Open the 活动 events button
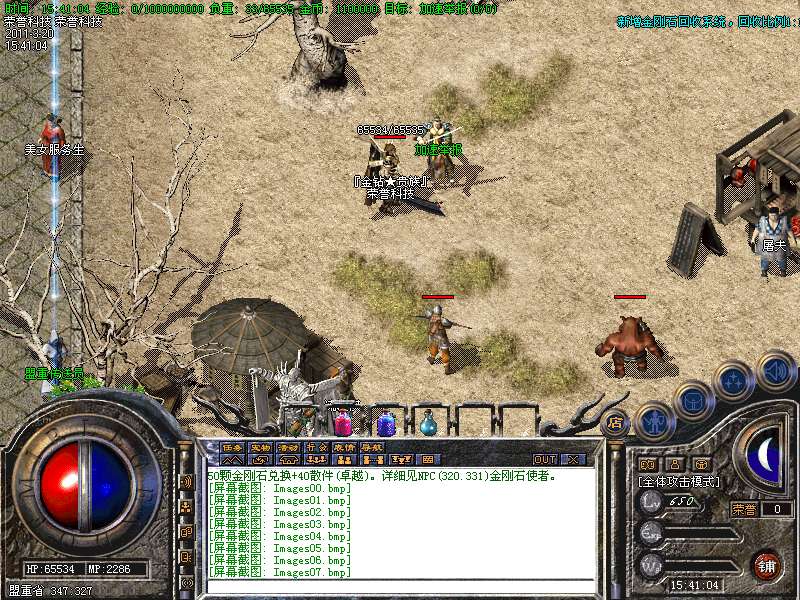The image size is (800, 600). 288,446
